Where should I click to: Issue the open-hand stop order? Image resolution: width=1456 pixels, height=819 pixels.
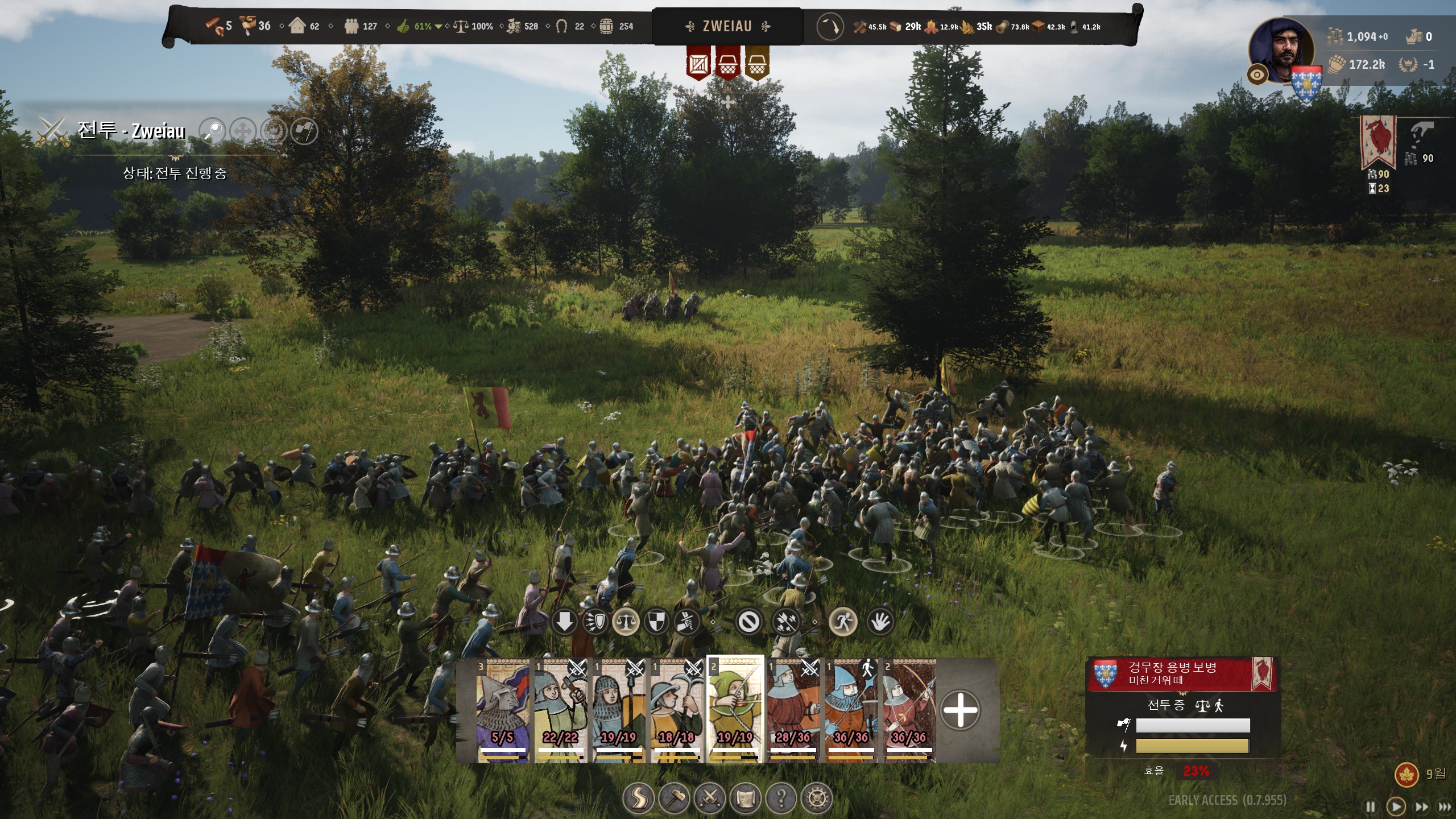click(880, 622)
